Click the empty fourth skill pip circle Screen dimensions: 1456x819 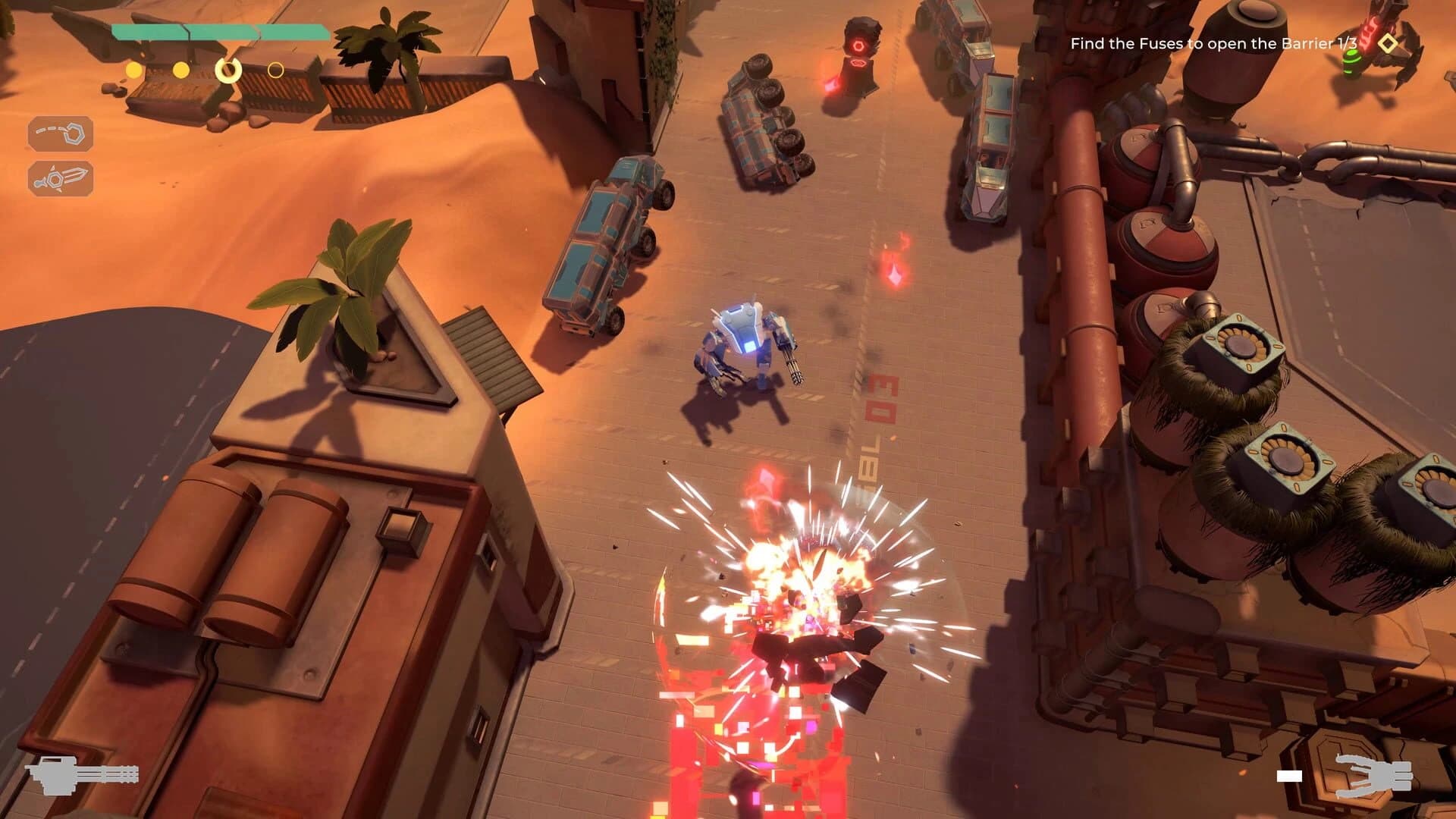tap(276, 70)
